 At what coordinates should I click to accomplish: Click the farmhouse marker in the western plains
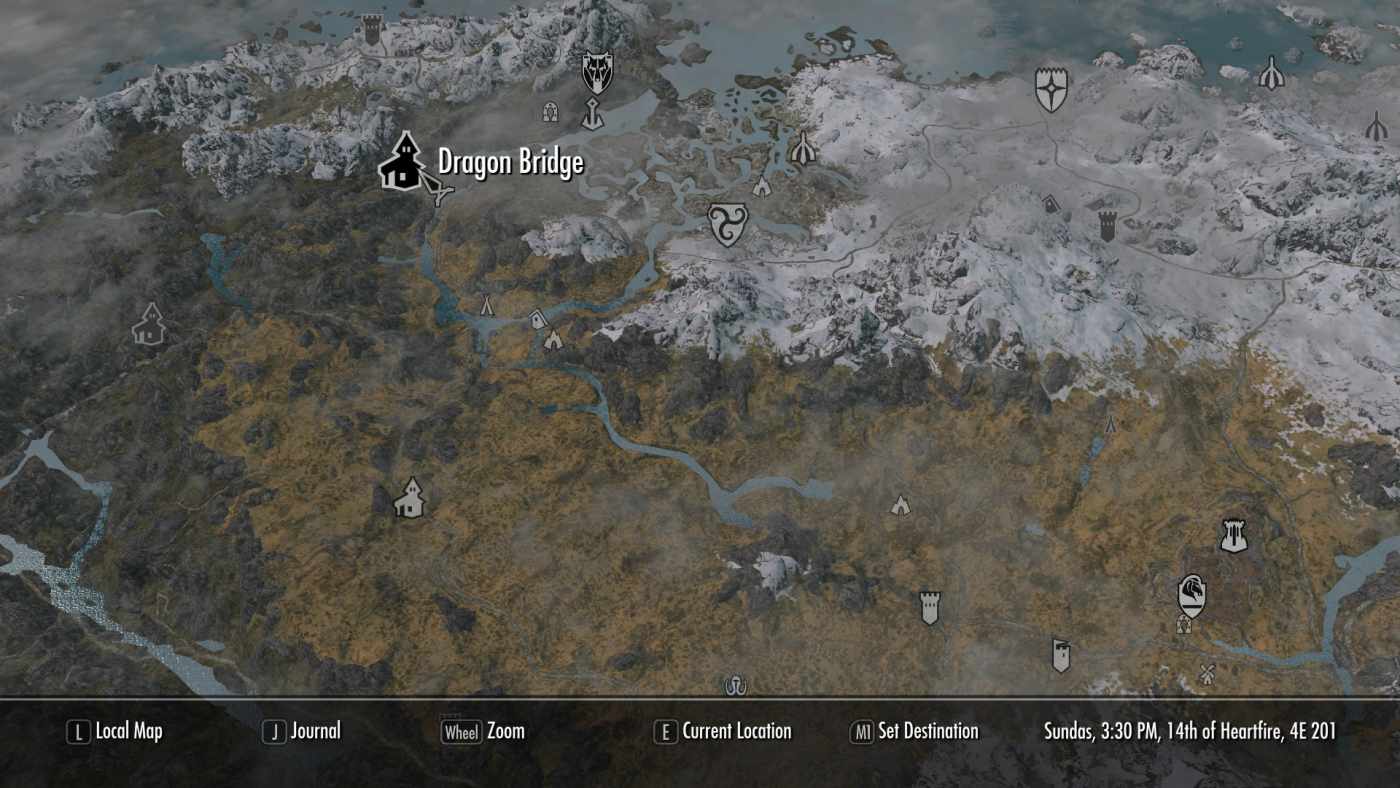tap(412, 497)
